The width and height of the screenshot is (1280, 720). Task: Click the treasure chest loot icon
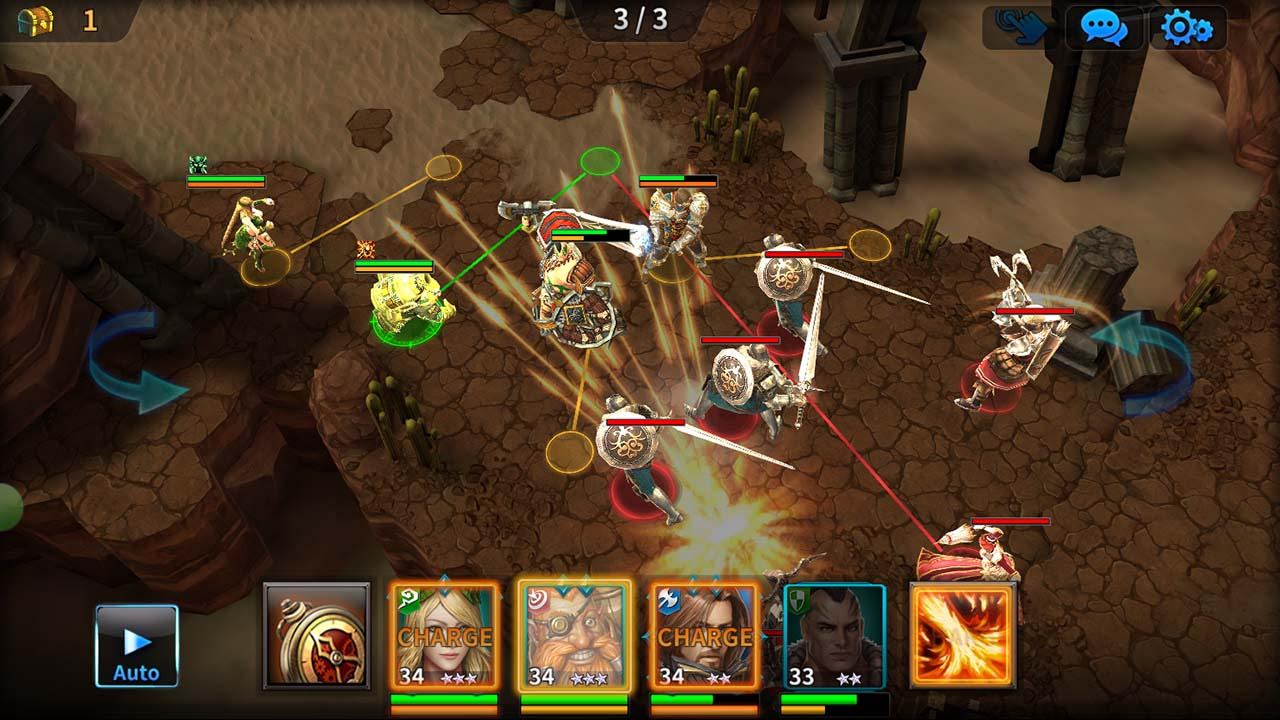tap(36, 21)
